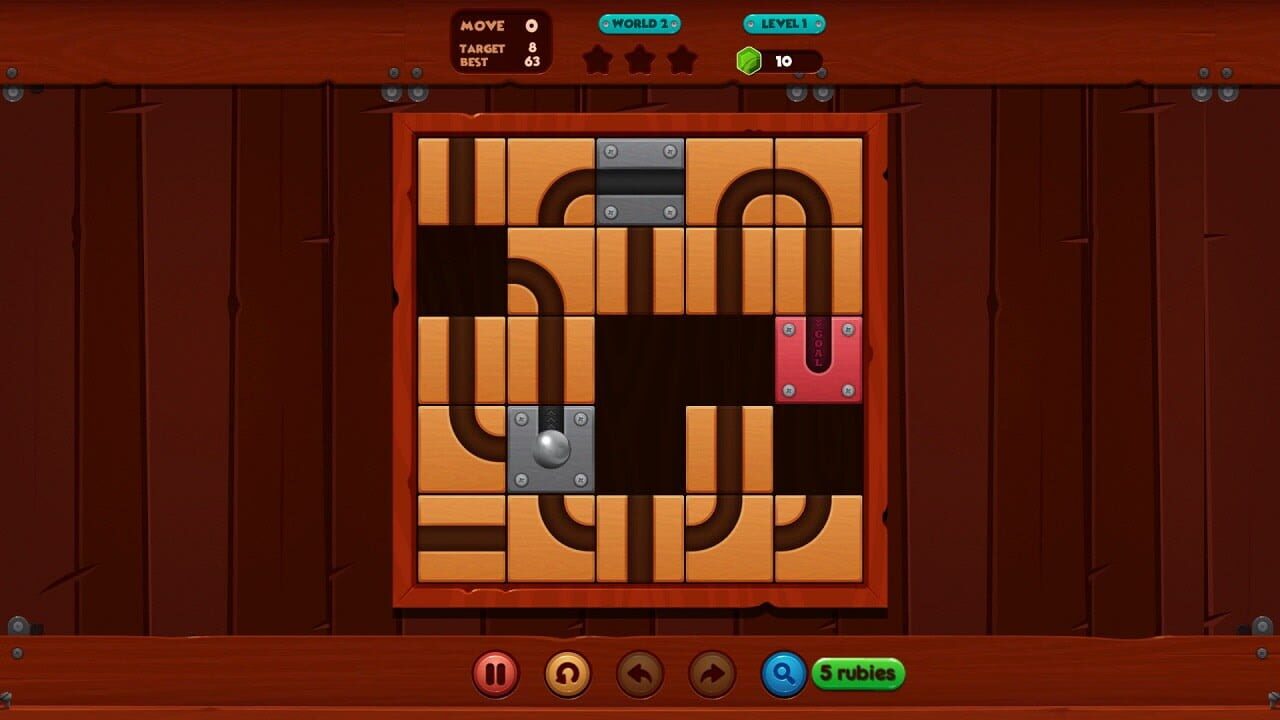
Task: Open the World 2 badge
Action: 639,22
